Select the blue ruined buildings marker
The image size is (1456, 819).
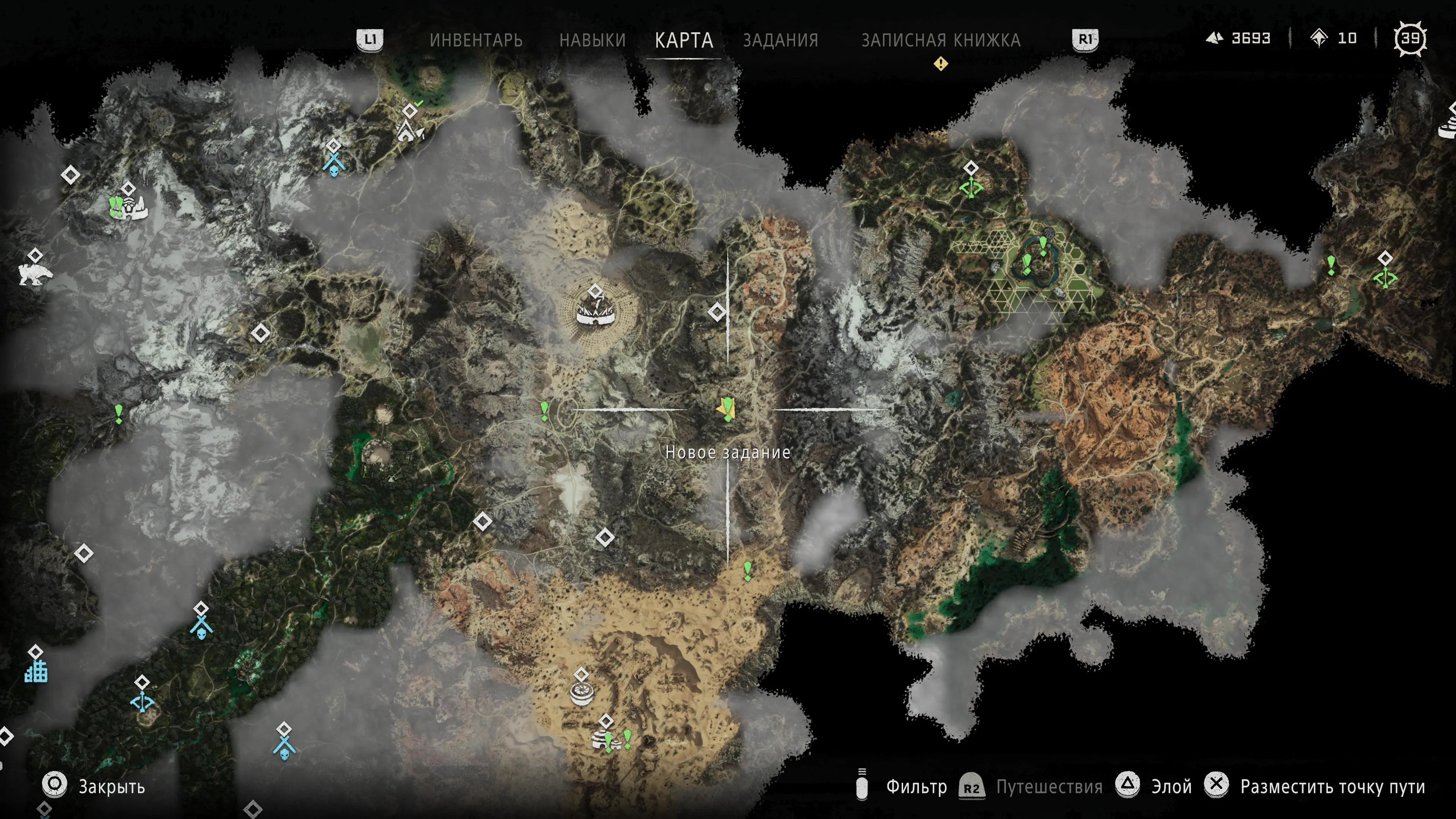pos(36,672)
